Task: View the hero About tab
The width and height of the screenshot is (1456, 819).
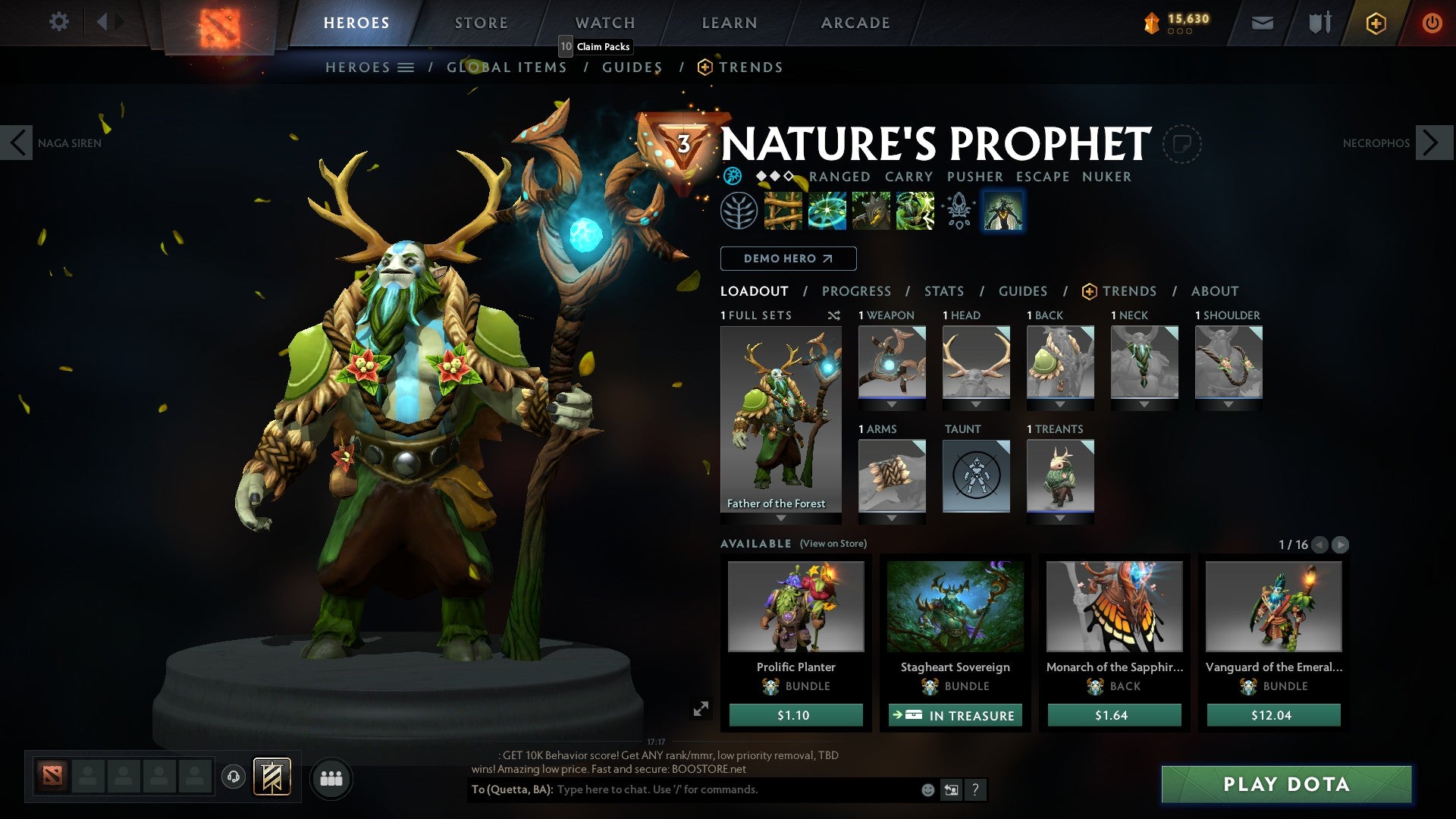Action: tap(1214, 291)
